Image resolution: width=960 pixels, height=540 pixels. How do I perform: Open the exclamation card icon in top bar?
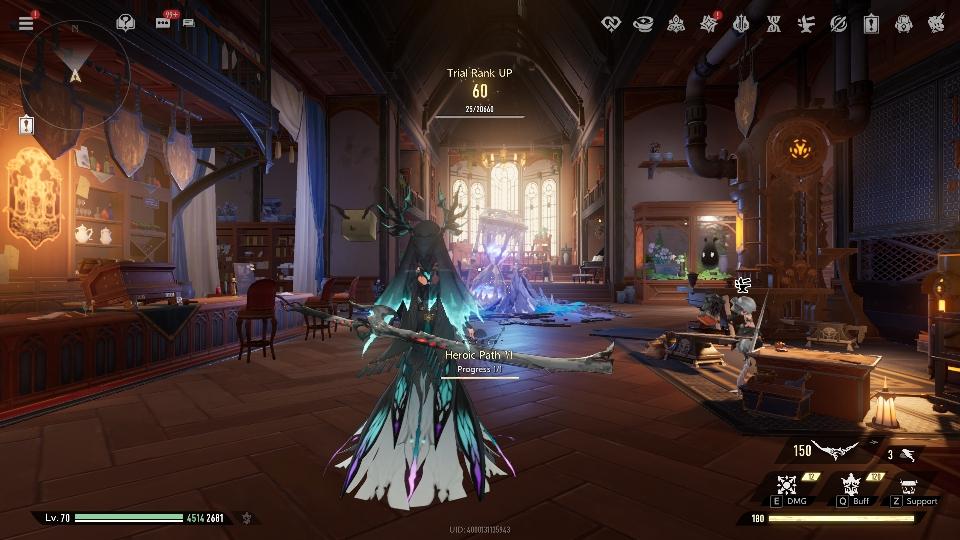[870, 23]
